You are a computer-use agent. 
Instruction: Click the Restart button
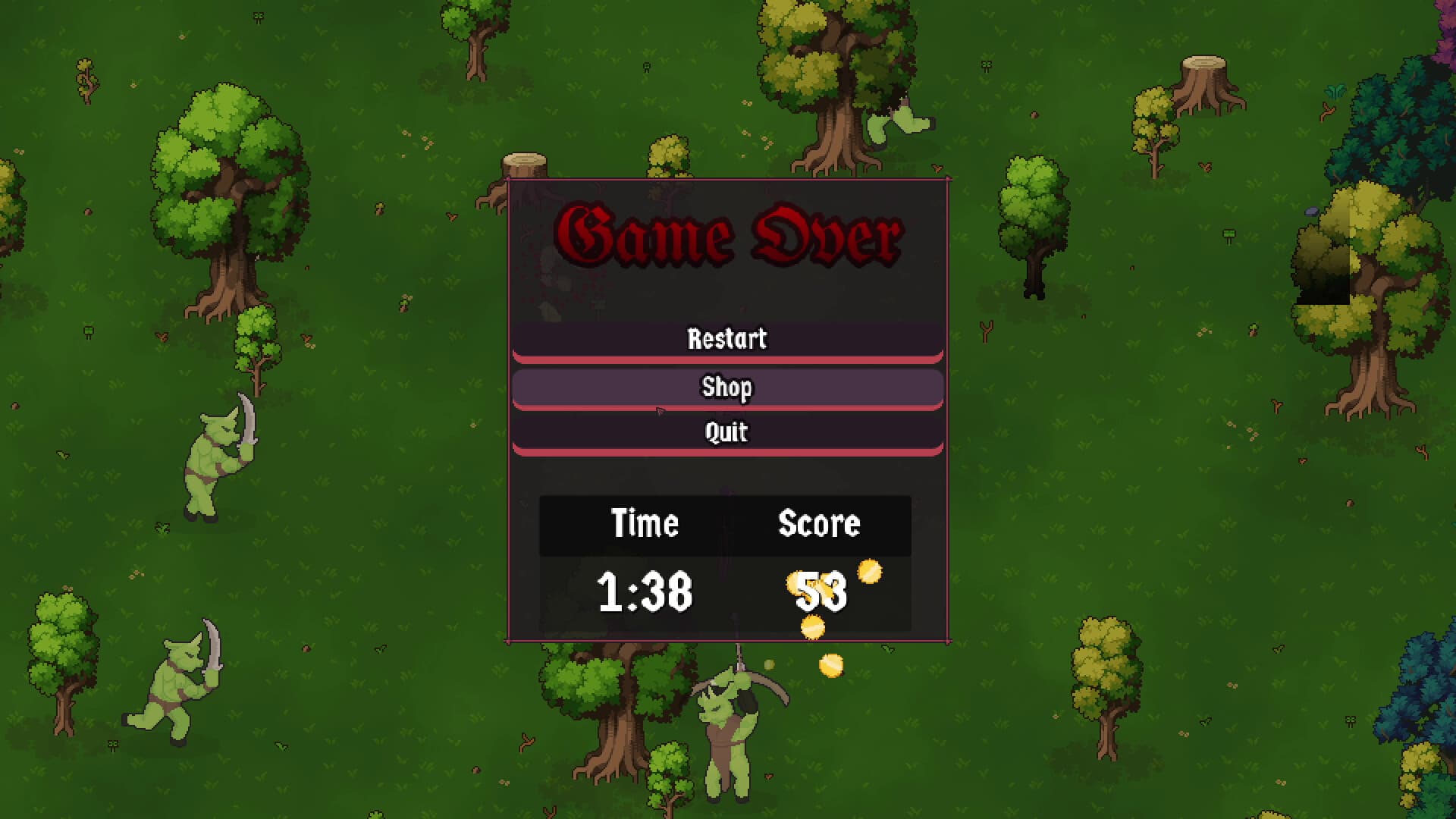726,339
